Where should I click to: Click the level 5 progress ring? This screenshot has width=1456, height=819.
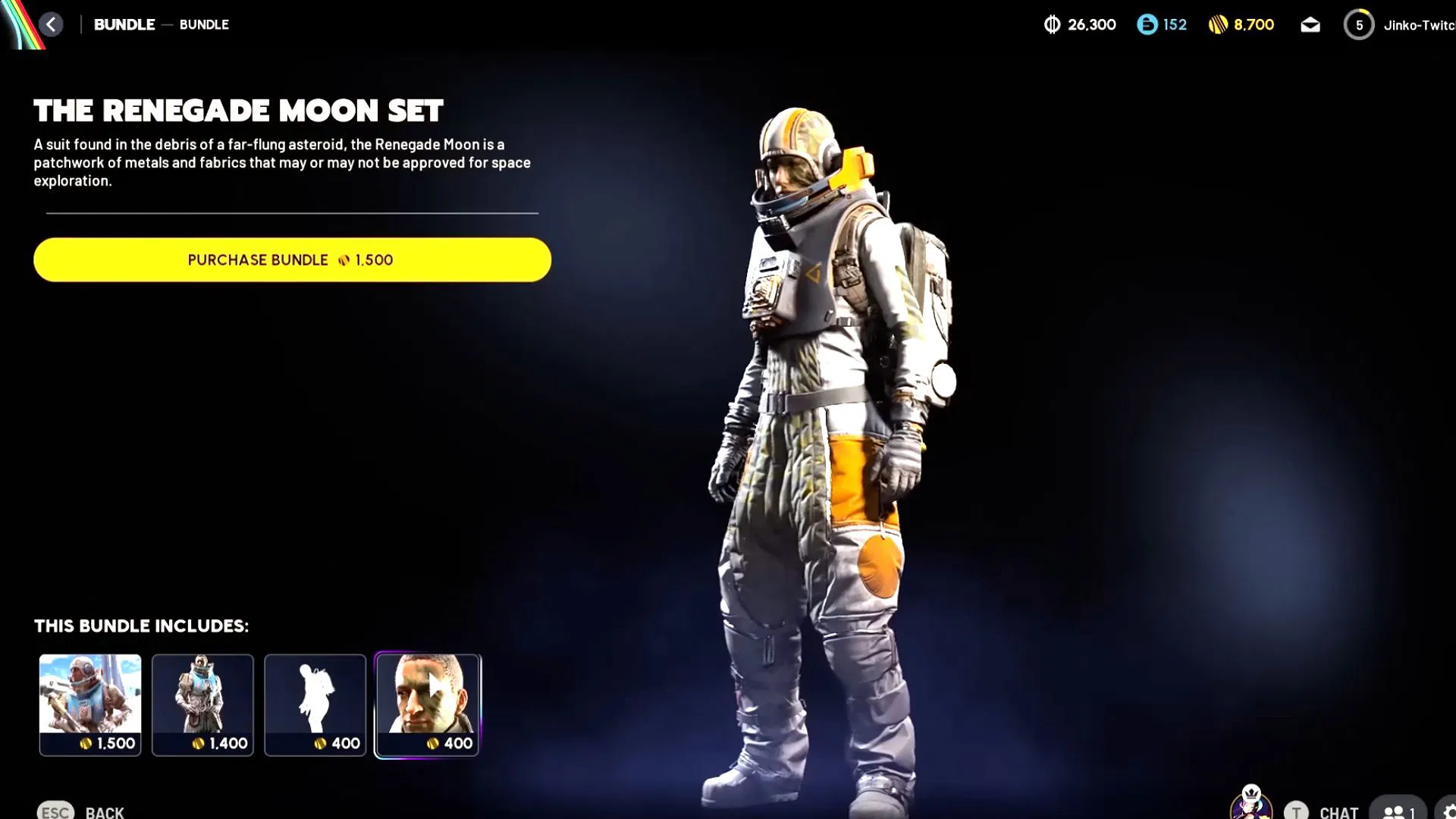tap(1358, 24)
